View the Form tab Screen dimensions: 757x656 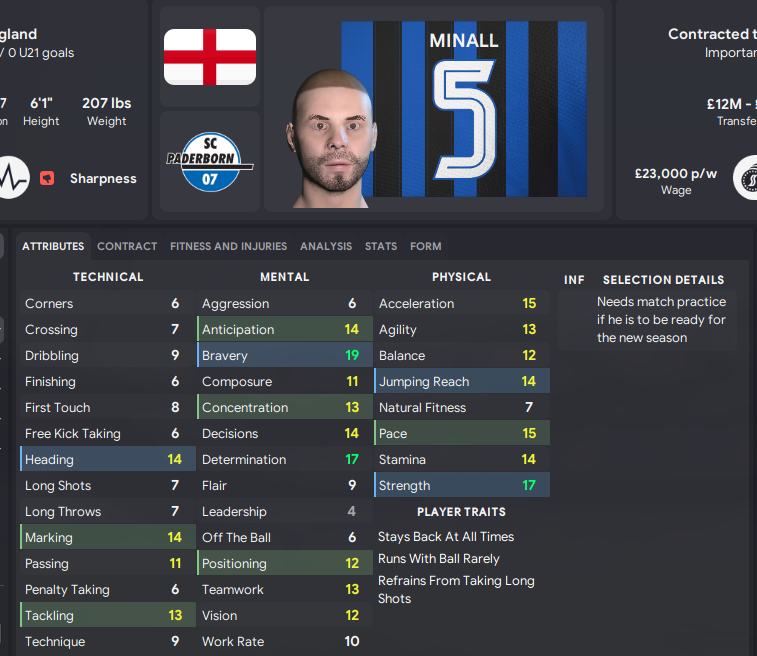pyautogui.click(x=425, y=246)
